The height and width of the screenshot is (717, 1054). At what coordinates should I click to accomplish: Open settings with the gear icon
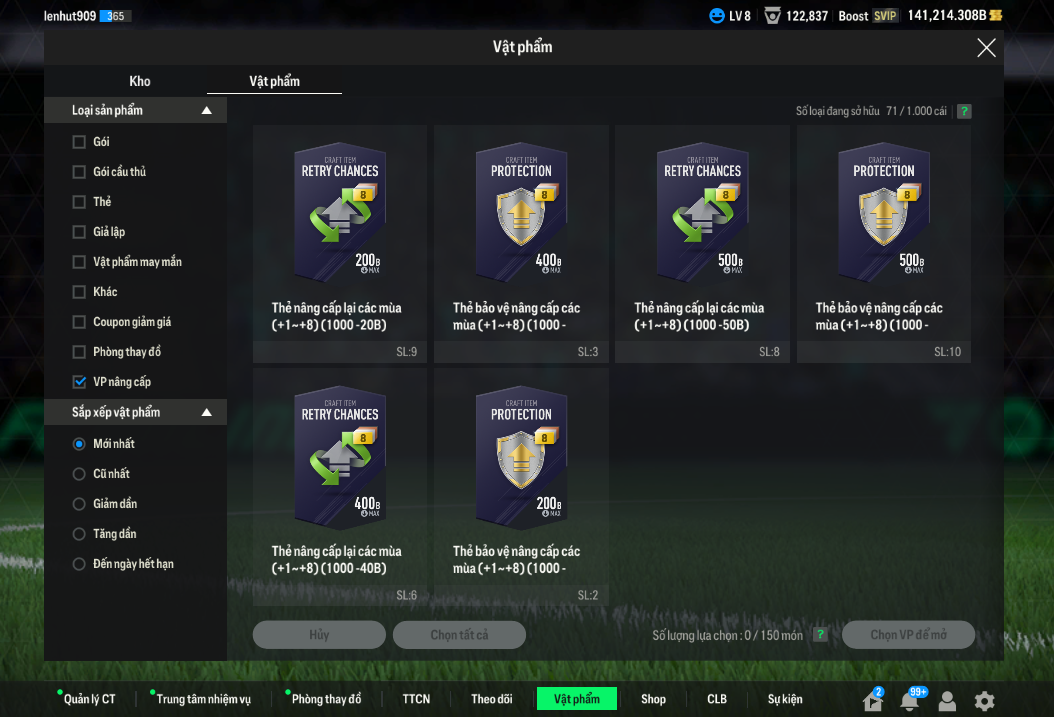tap(985, 701)
